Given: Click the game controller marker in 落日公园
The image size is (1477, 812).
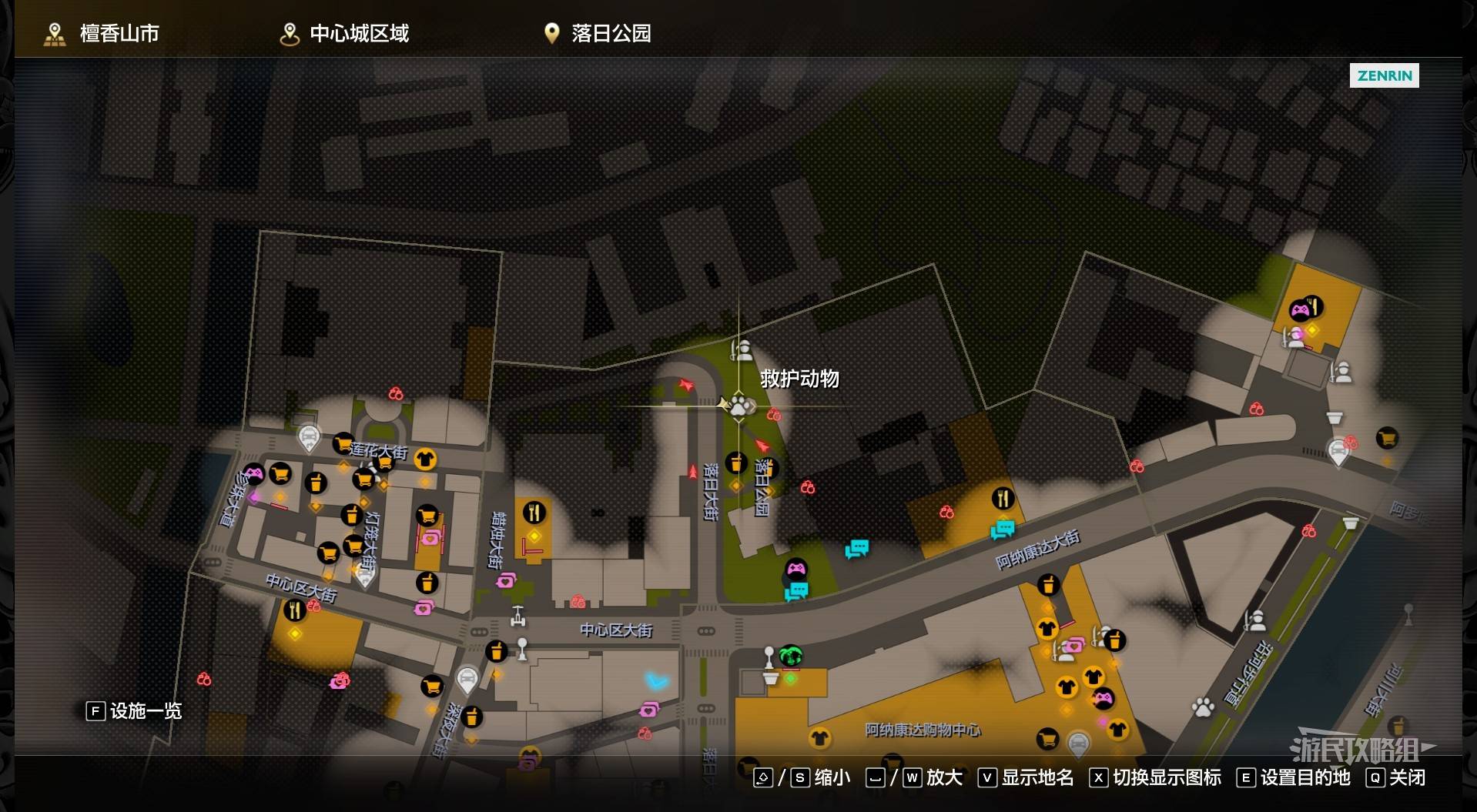Looking at the screenshot, I should (x=795, y=570).
